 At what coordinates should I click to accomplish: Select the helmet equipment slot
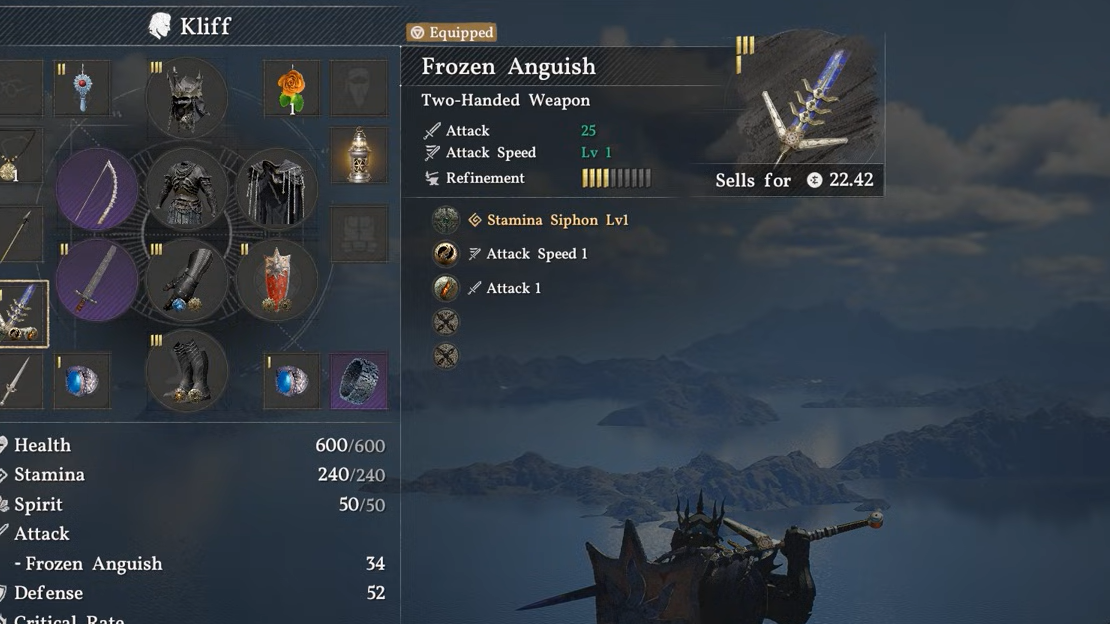[x=186, y=97]
